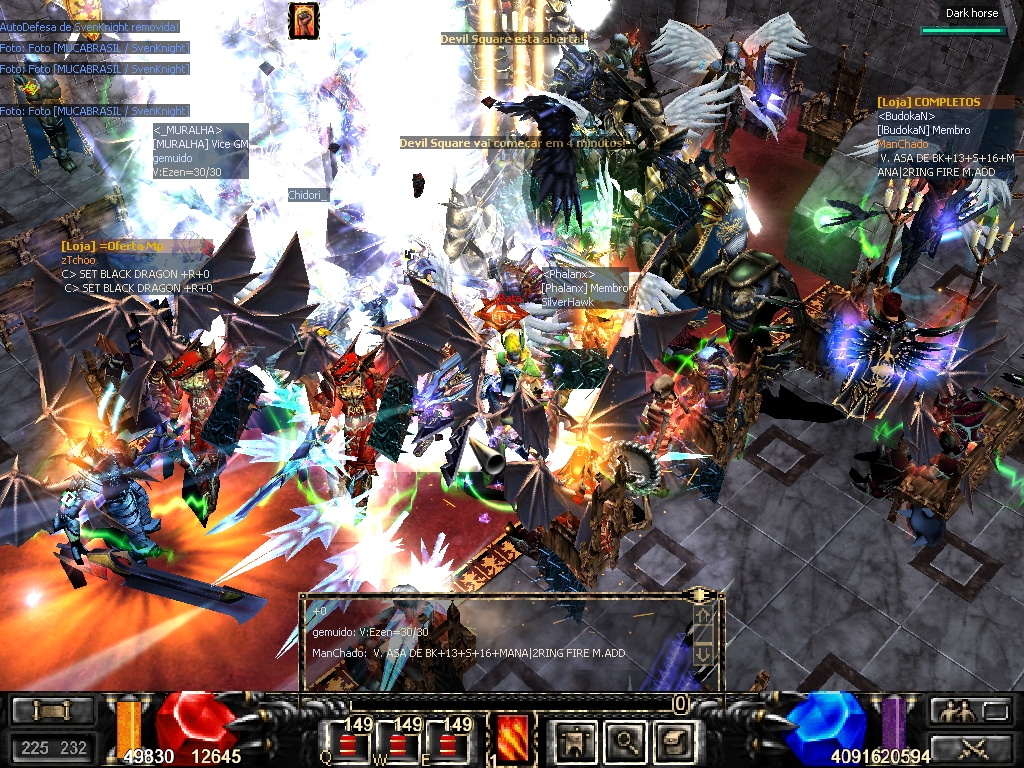
Task: Select the W hotkey red potion slot
Action: [x=398, y=742]
